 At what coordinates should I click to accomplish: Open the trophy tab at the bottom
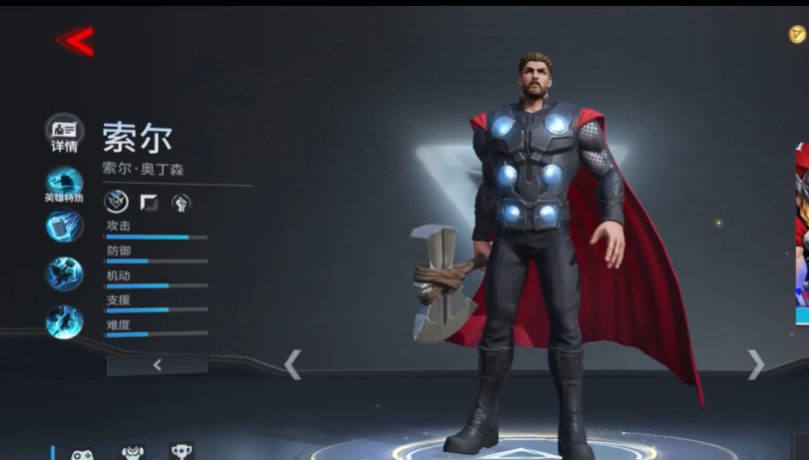tap(181, 452)
